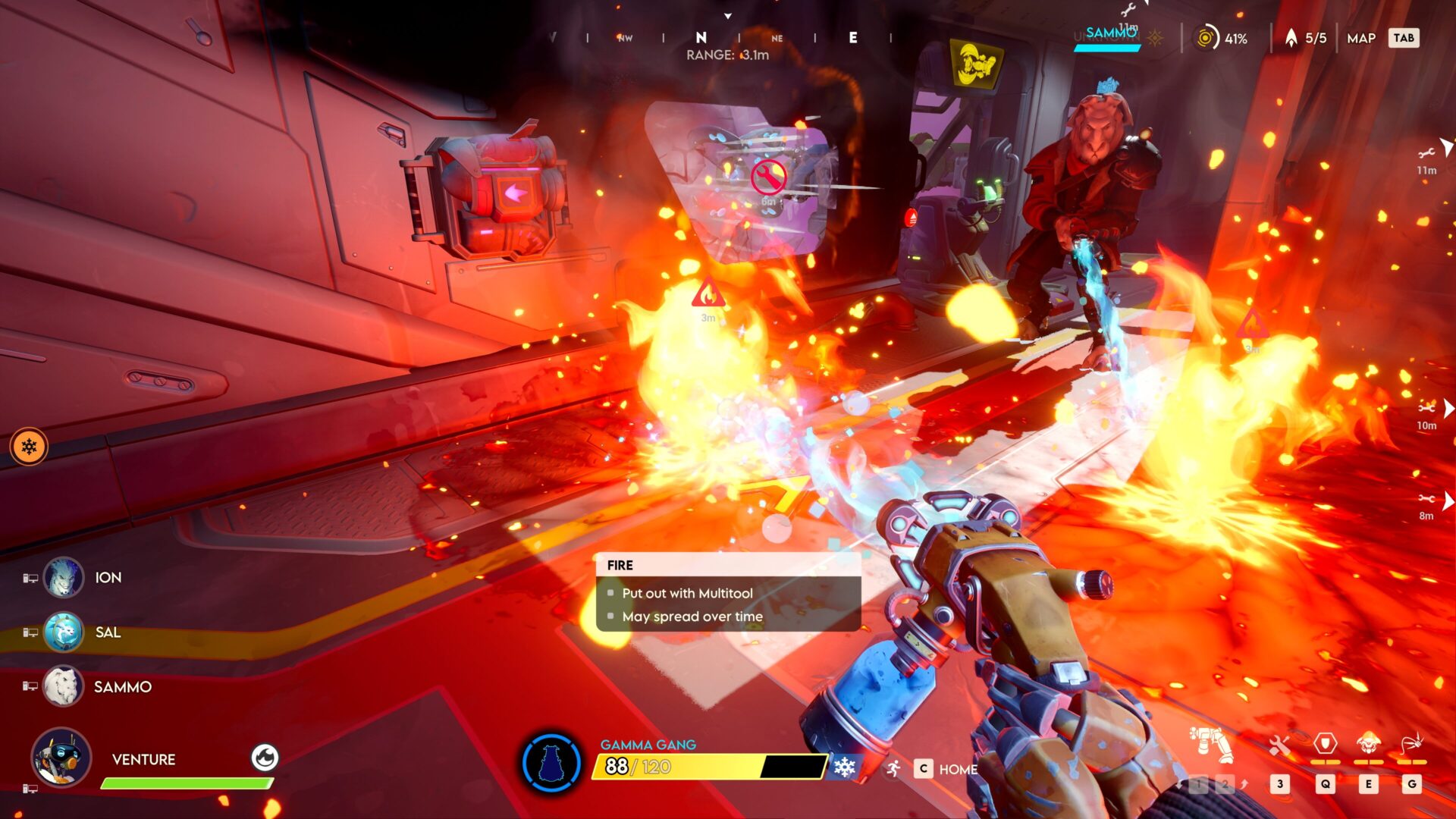Screen dimensions: 1456x819
Task: Click the sprint figure icon near the health bar
Action: (893, 769)
